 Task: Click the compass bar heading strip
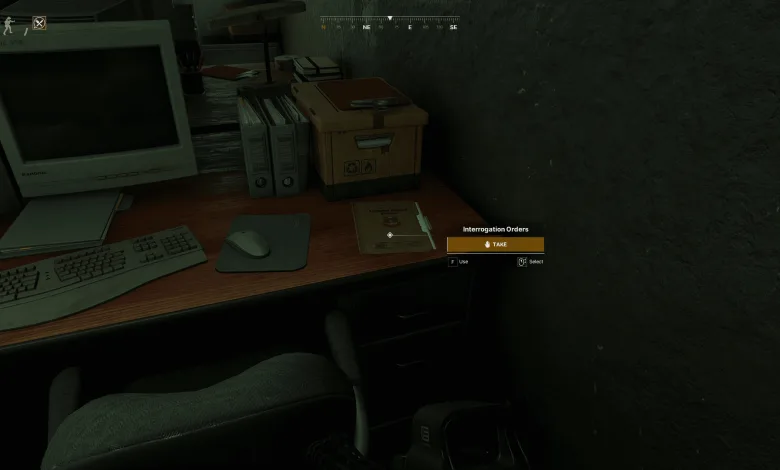pyautogui.click(x=390, y=22)
